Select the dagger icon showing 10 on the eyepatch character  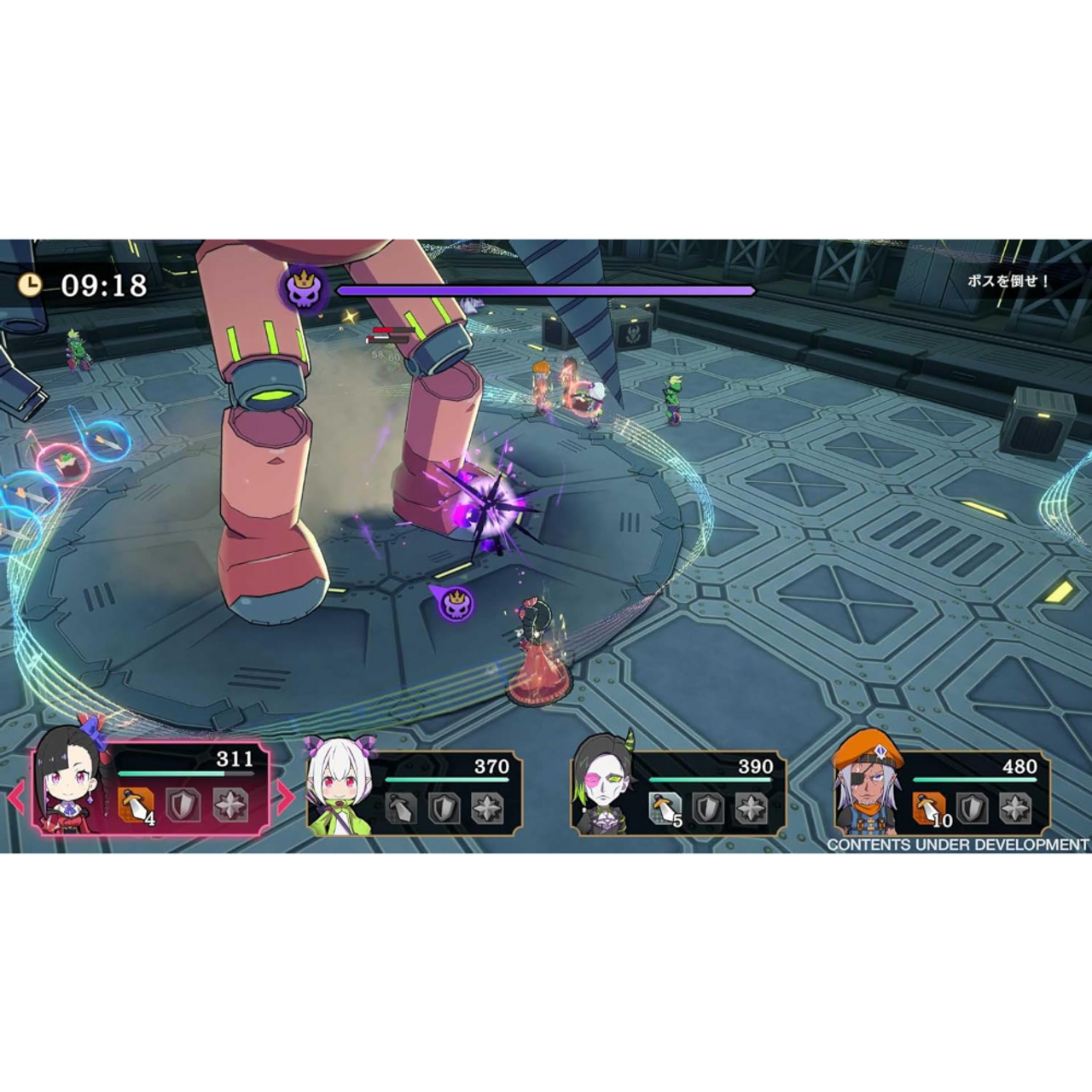click(930, 808)
